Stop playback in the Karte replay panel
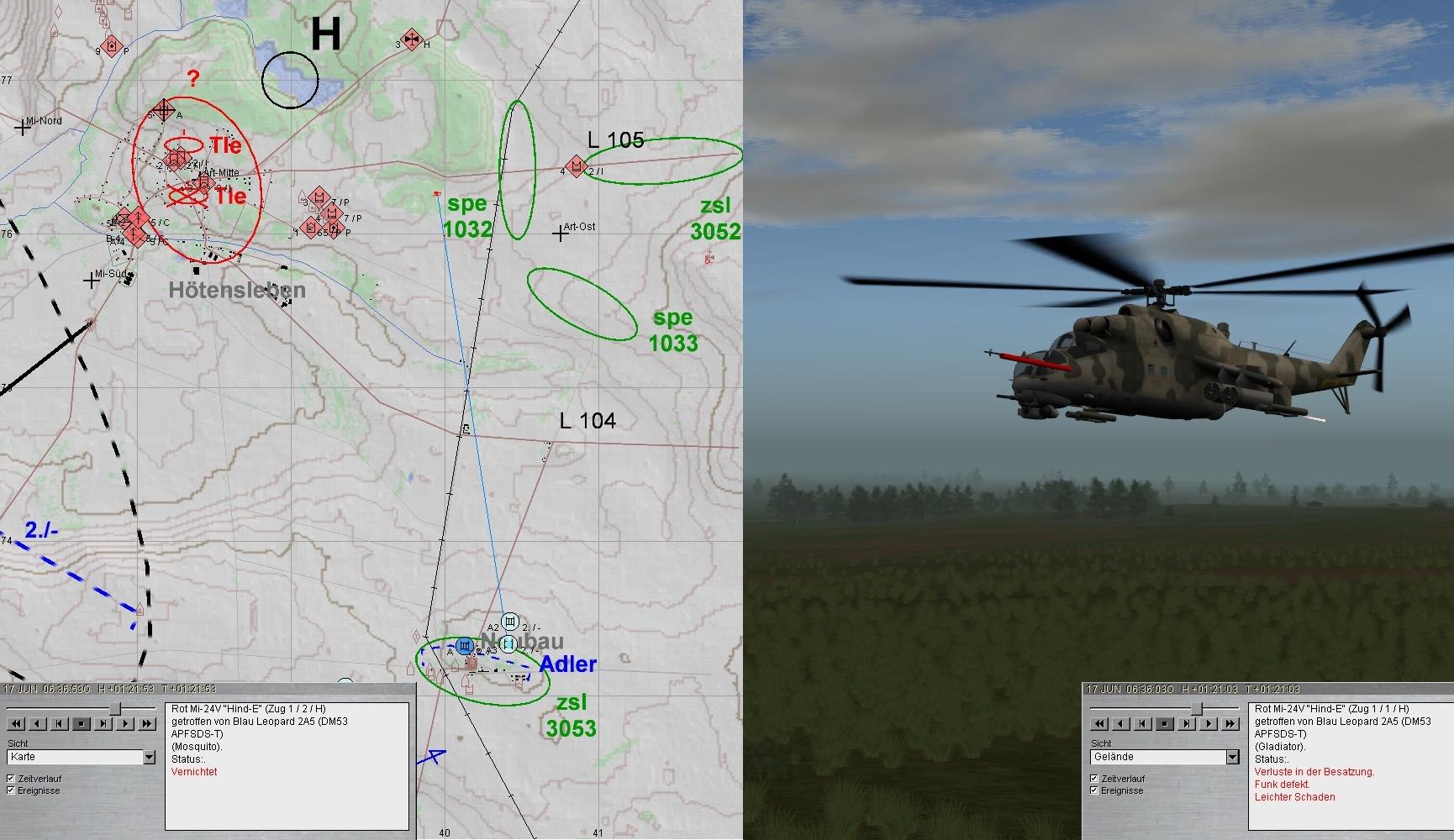This screenshot has width=1454, height=840. tap(82, 723)
